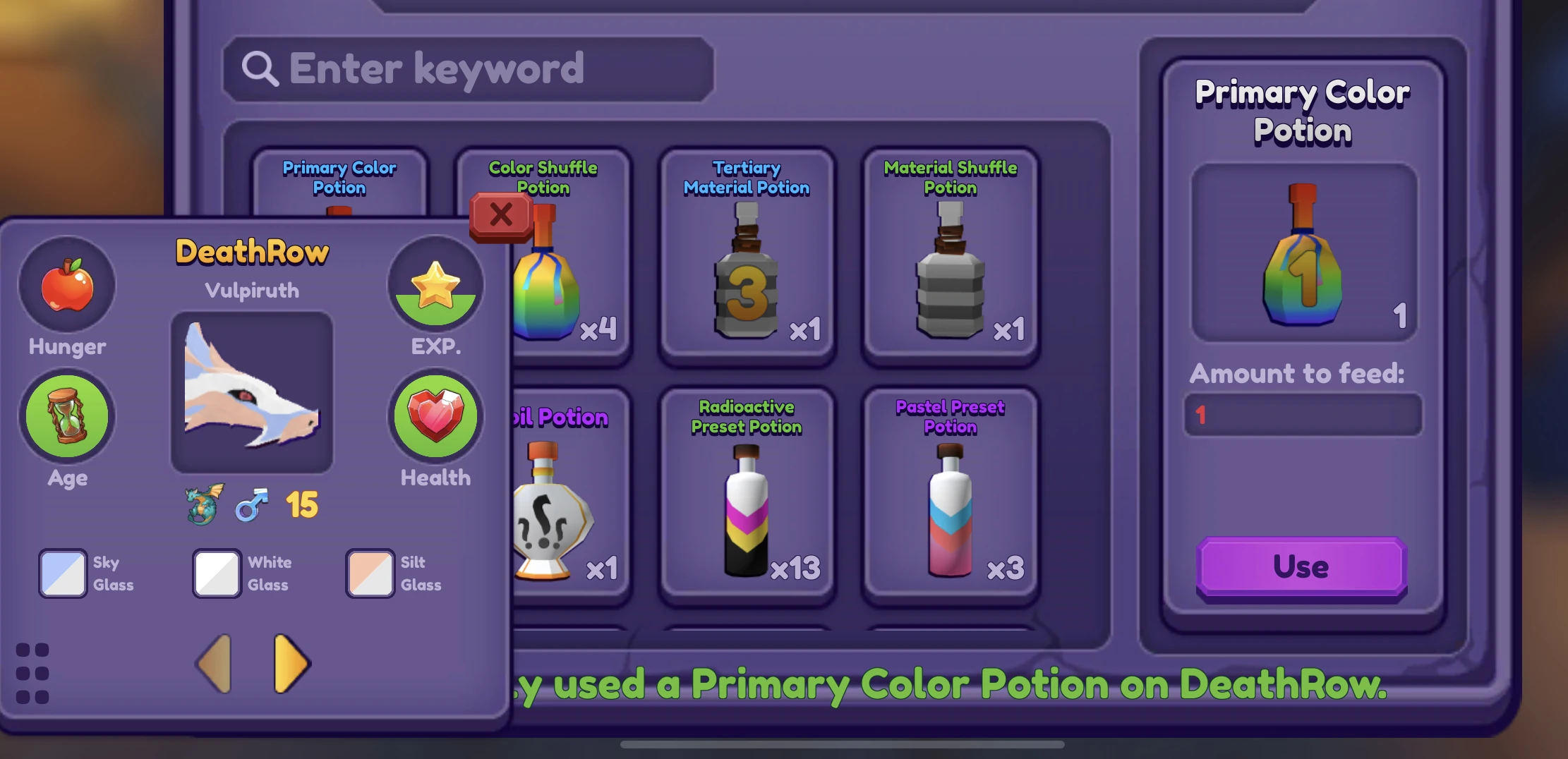Open the Pastel Preset Potion

click(x=949, y=494)
